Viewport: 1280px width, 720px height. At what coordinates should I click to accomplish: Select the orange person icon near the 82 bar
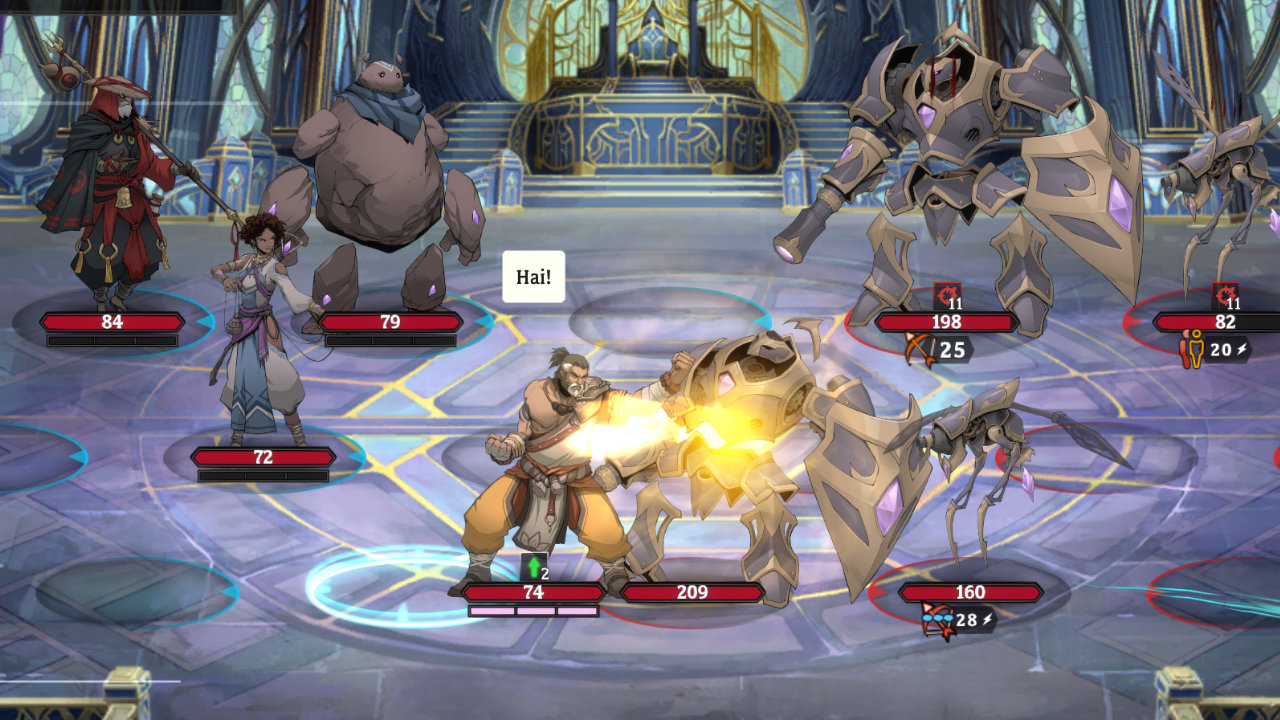[1190, 350]
